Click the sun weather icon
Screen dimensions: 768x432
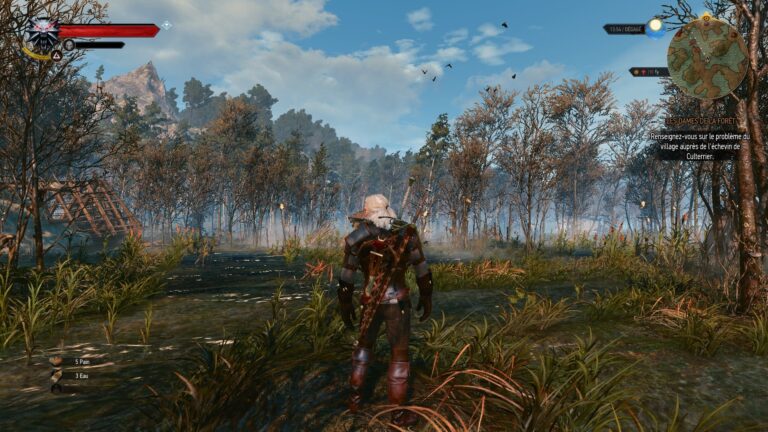coord(655,27)
